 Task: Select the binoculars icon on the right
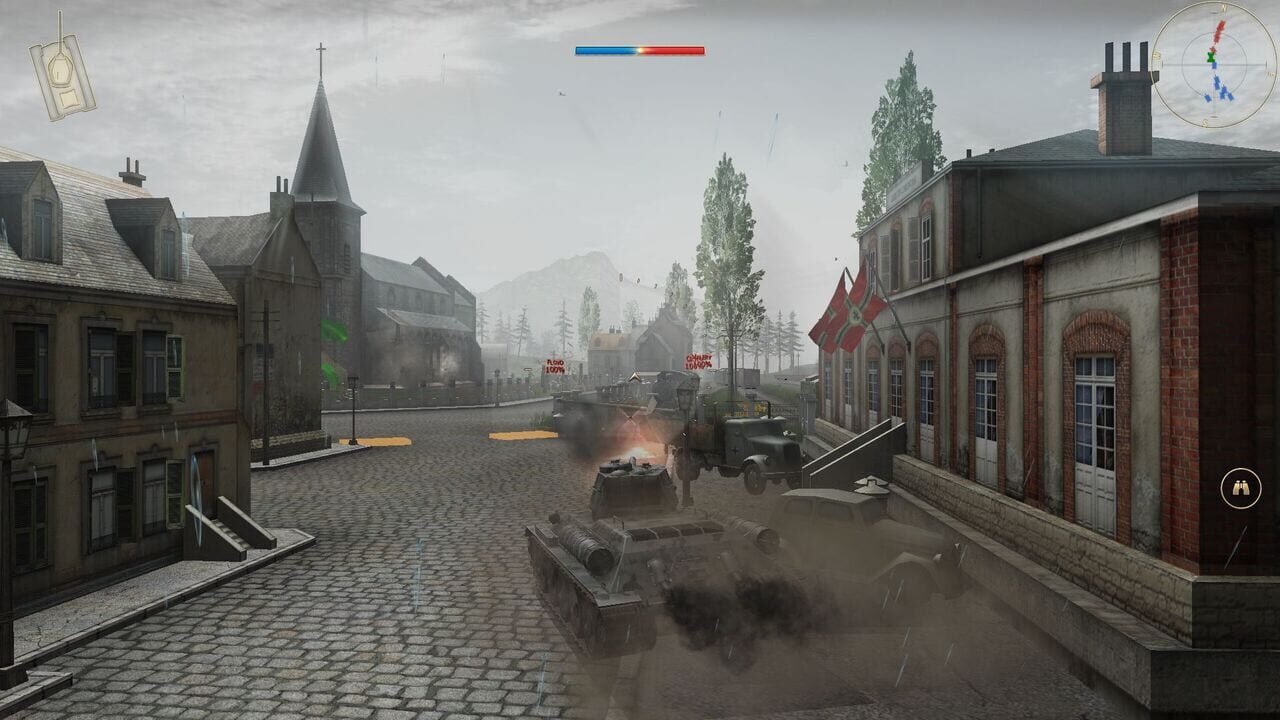click(1240, 487)
